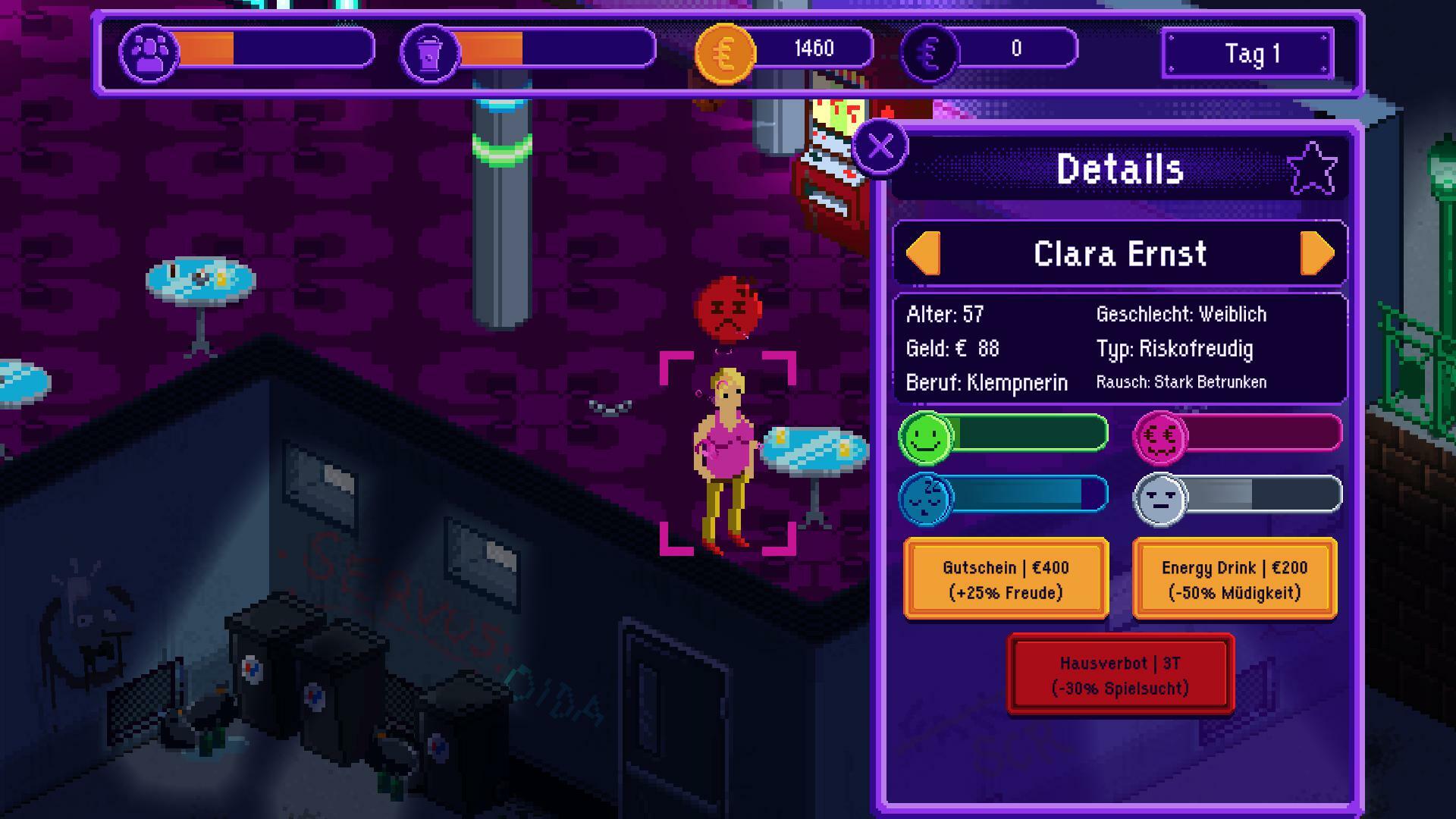Give the Gutschein for €400
Screen dimensions: 1456x819
(1006, 579)
